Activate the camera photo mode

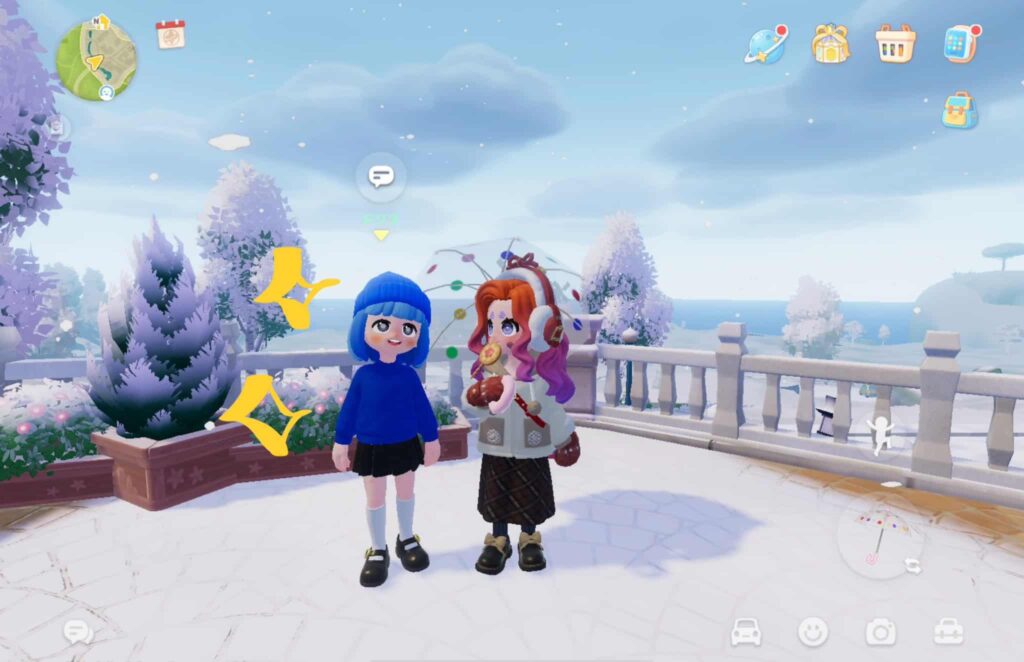[880, 631]
